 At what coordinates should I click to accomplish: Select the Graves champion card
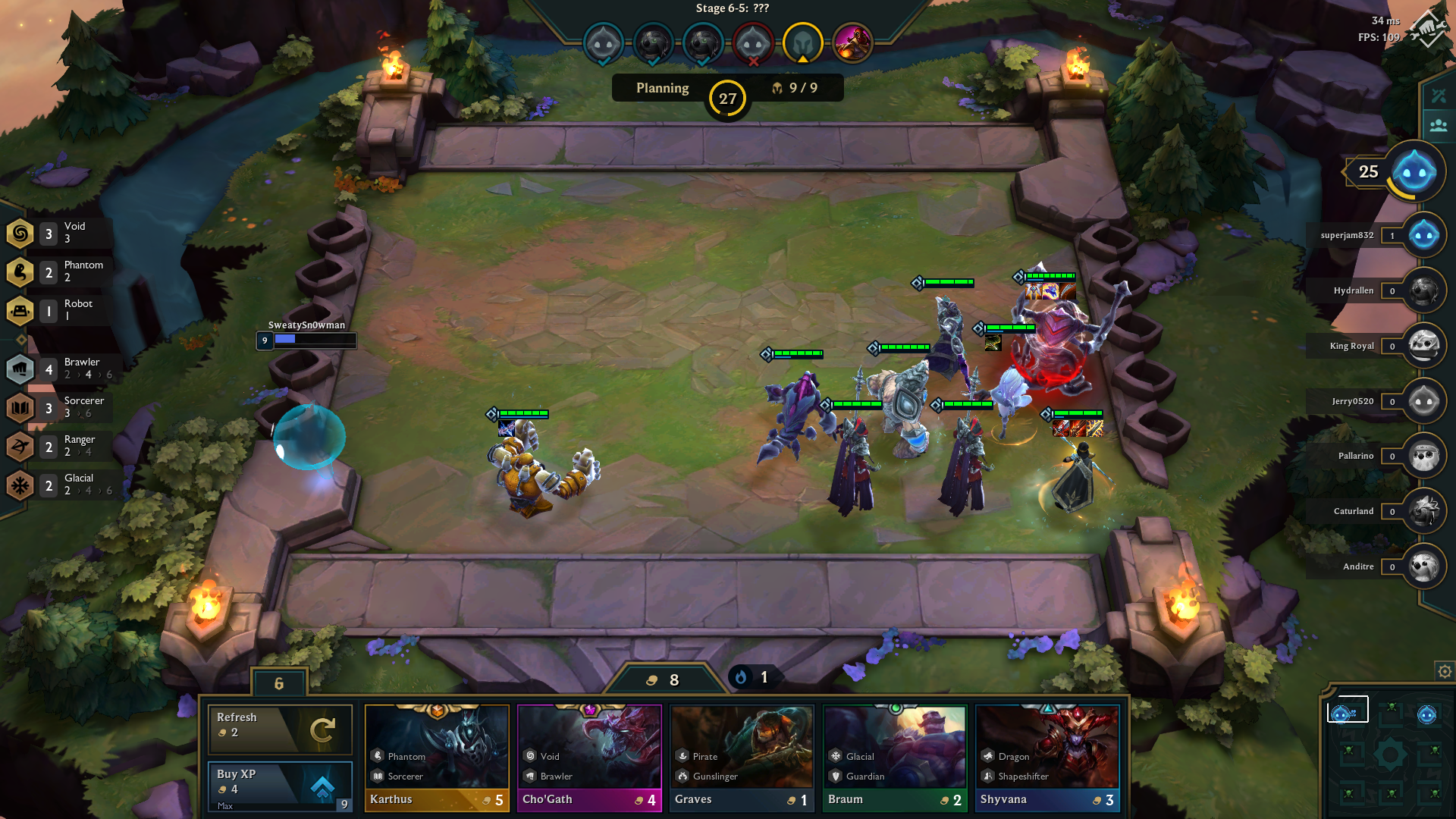click(x=742, y=758)
